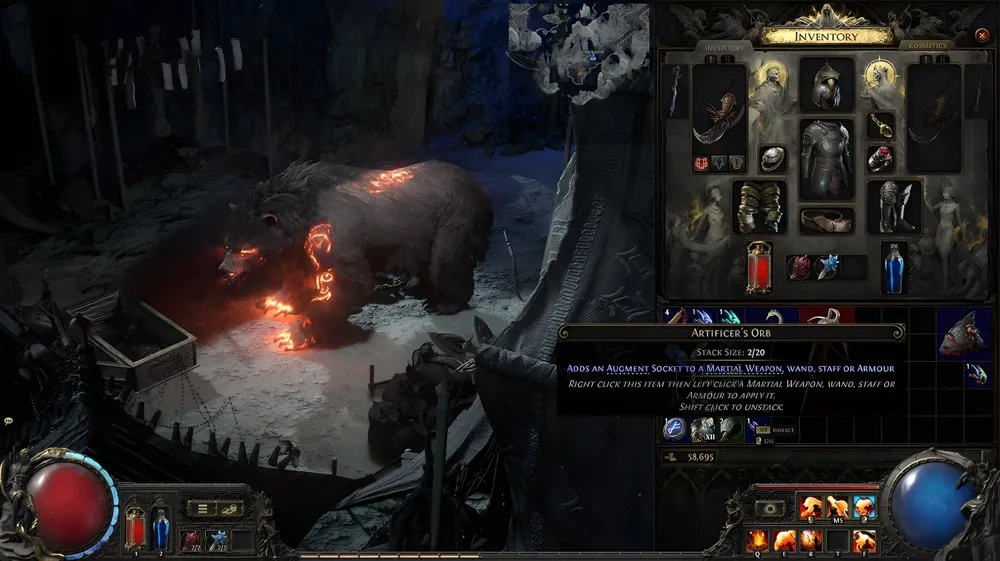
Task: Open the menu button on the bottom HUD
Action: (x=202, y=508)
